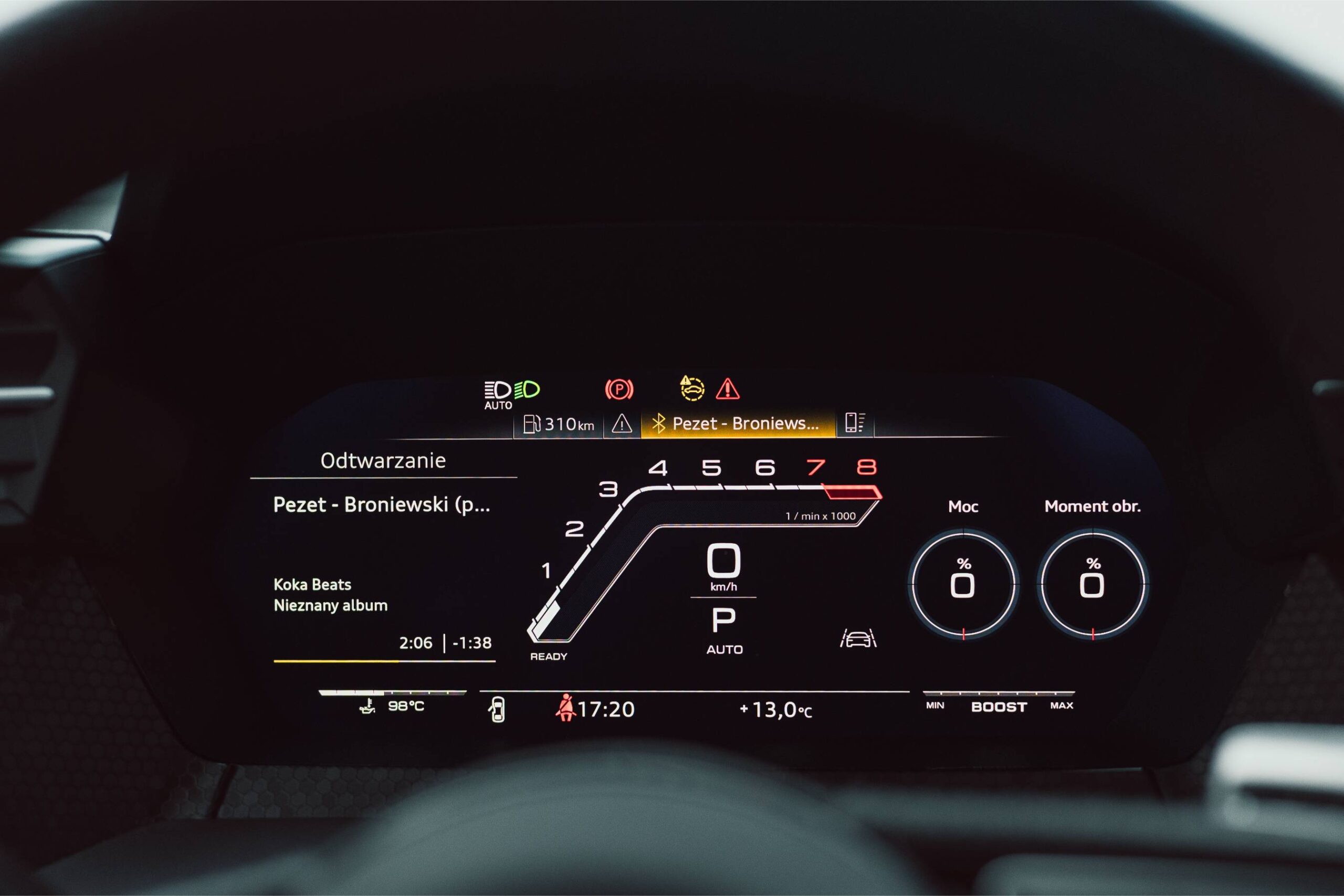This screenshot has height=896, width=1344.
Task: Switch to the Bluetooth Pezet media tab
Action: (738, 424)
